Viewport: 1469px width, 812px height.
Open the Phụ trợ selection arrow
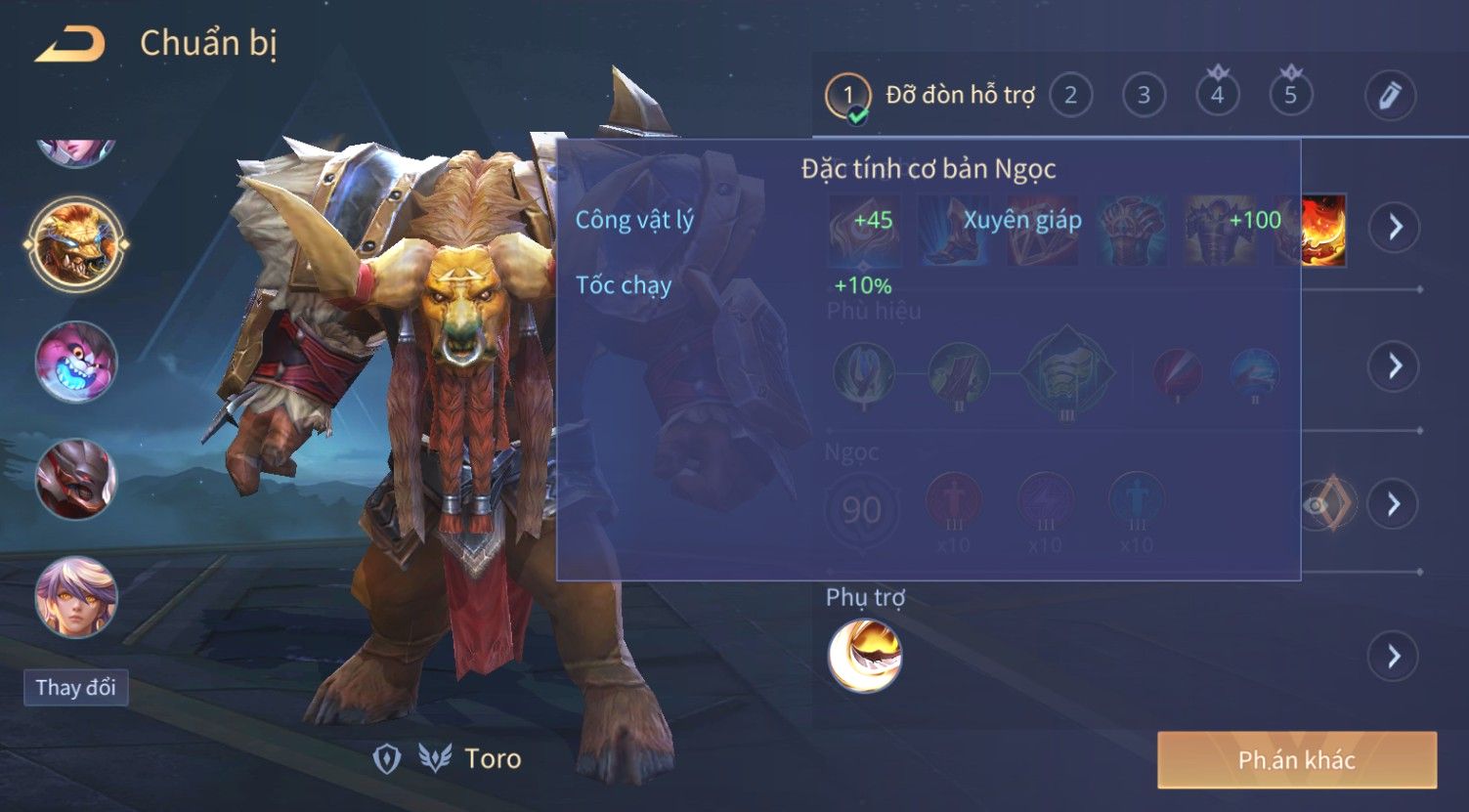click(x=1394, y=657)
